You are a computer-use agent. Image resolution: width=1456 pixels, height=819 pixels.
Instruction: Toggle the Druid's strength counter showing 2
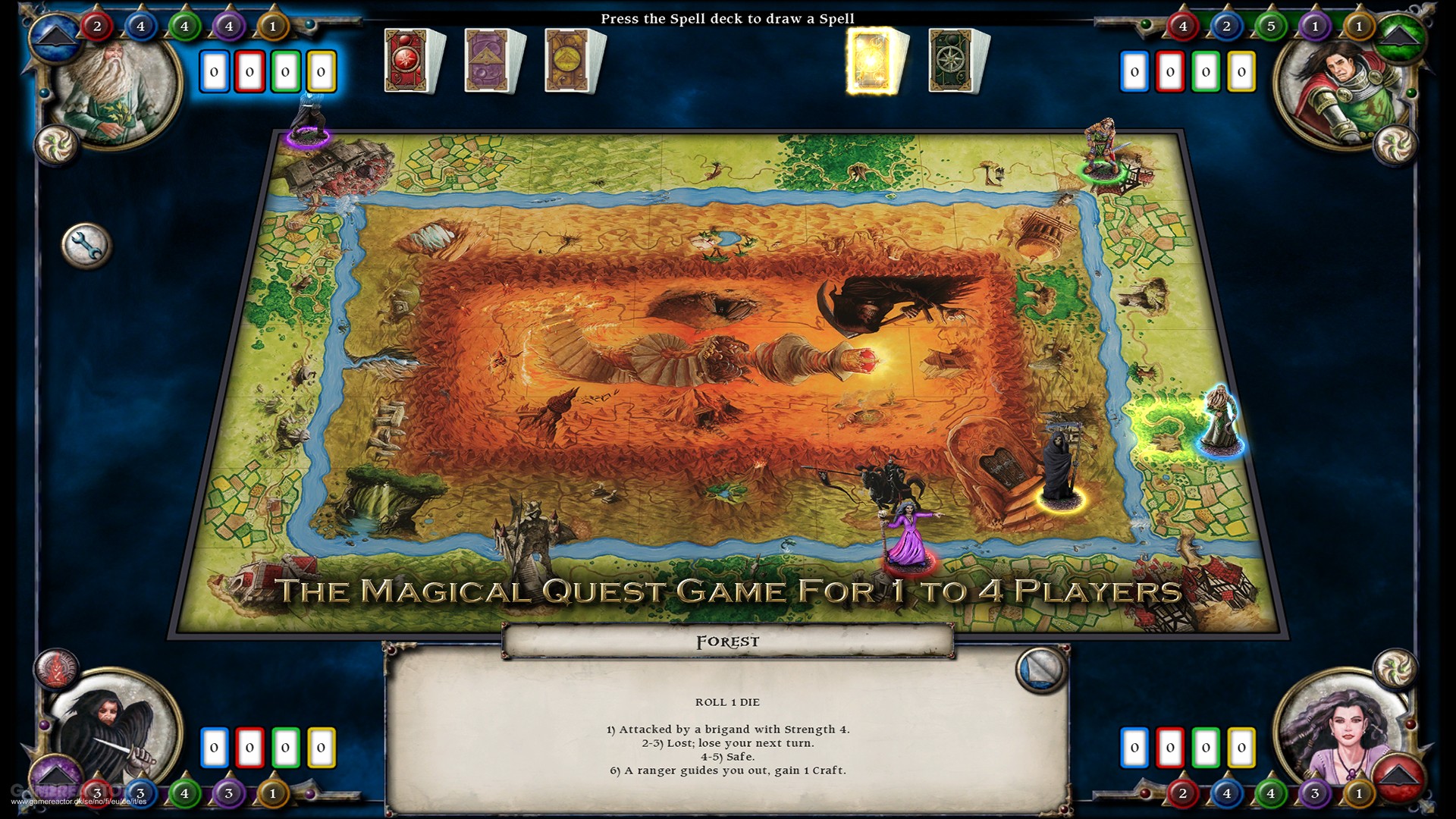[x=96, y=25]
